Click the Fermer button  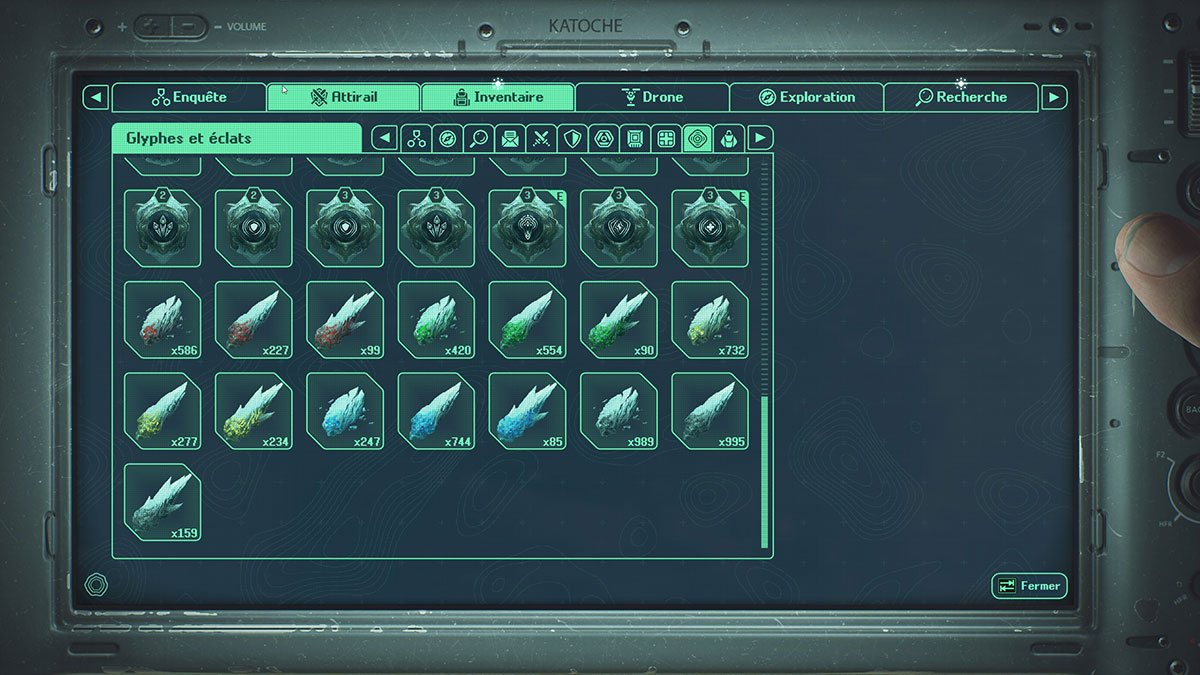point(1029,586)
